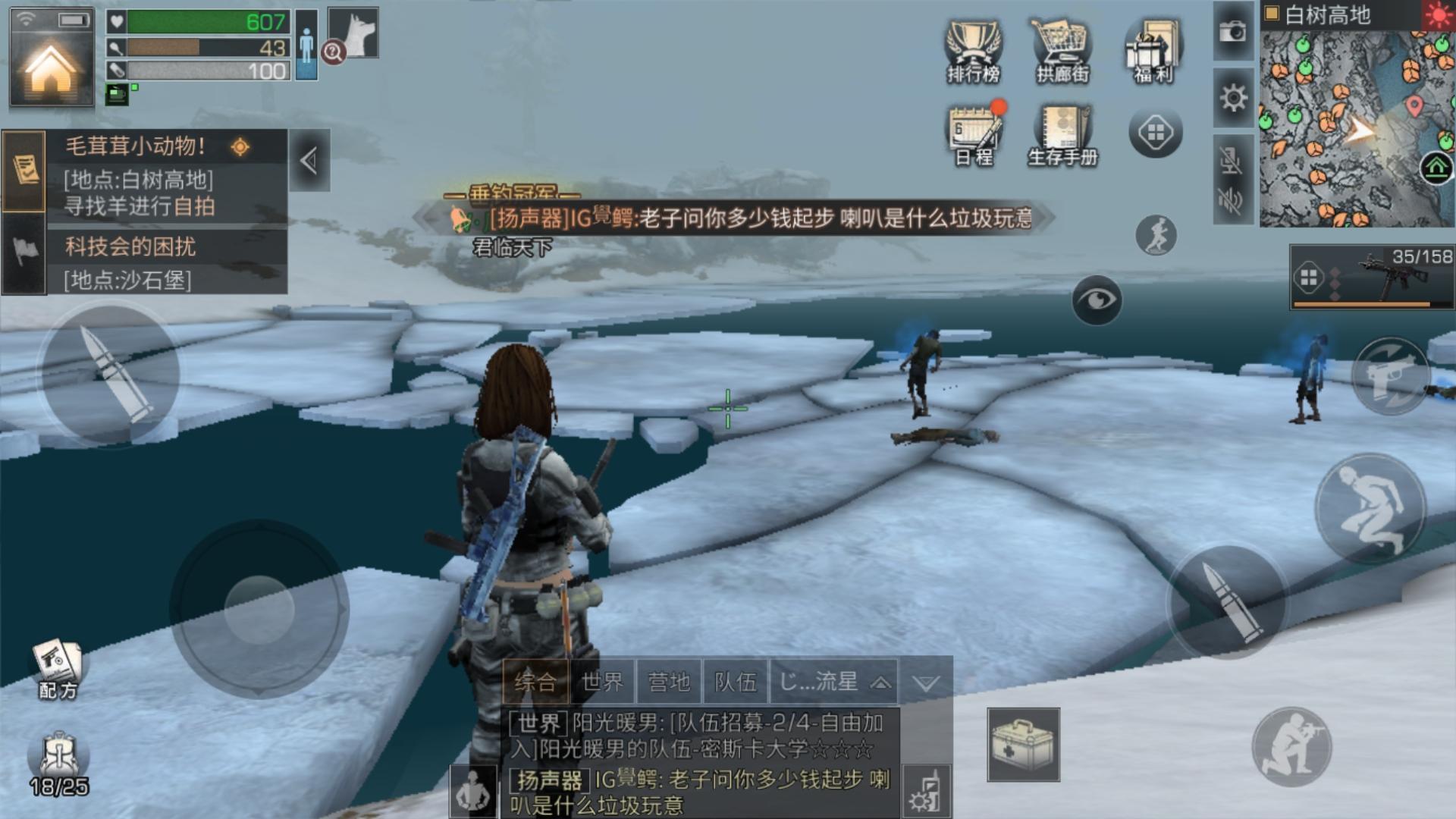Image resolution: width=1456 pixels, height=819 pixels.
Task: Open settings with the gear icon
Action: click(x=1233, y=98)
